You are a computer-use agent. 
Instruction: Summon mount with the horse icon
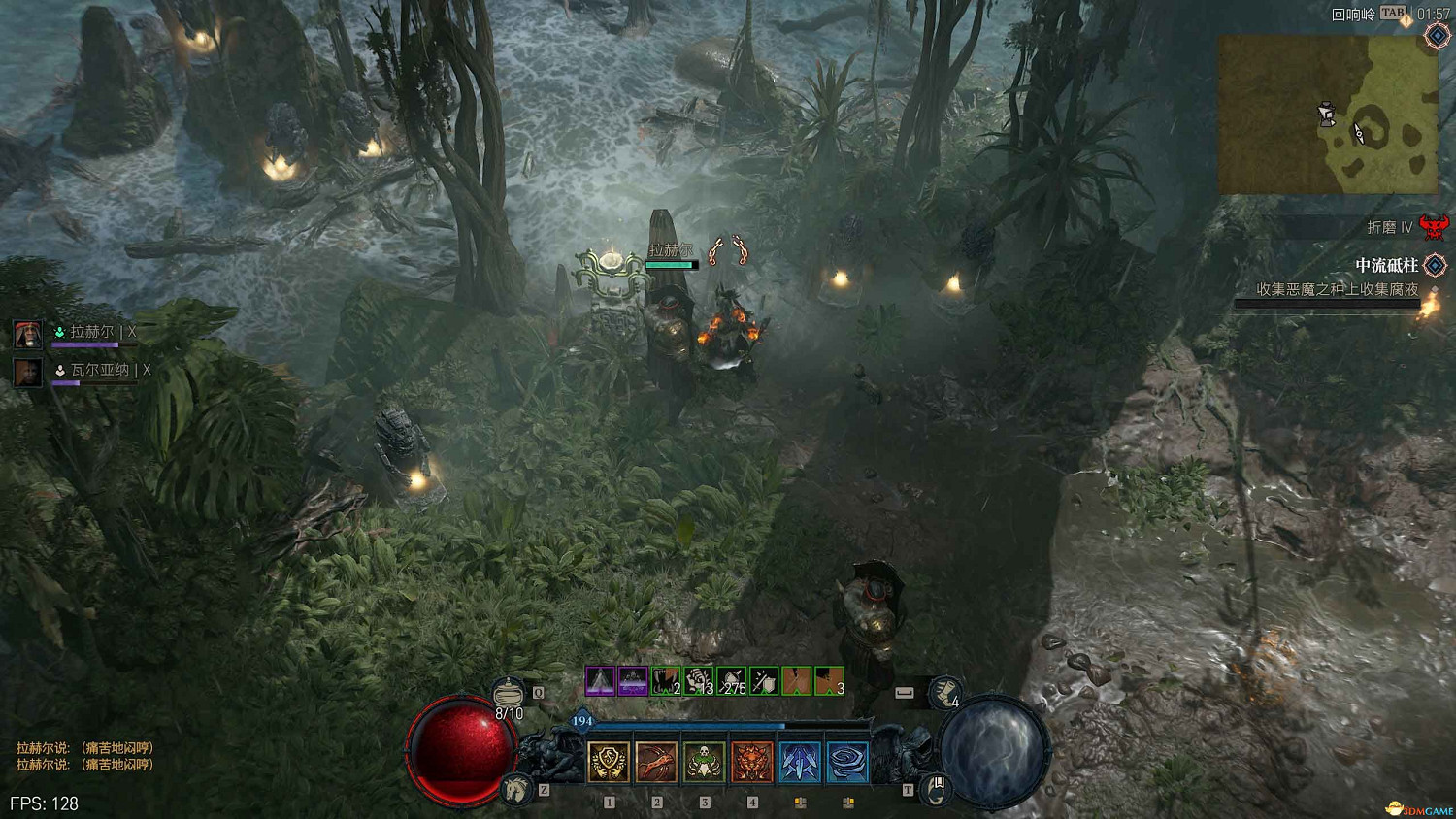click(515, 789)
